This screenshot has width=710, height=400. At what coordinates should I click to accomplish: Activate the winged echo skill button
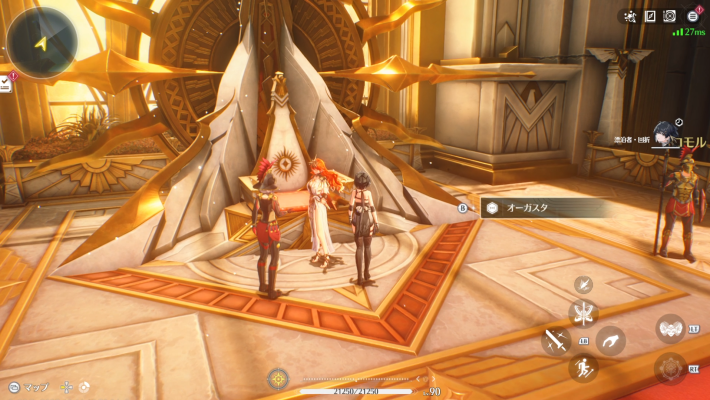pos(670,328)
